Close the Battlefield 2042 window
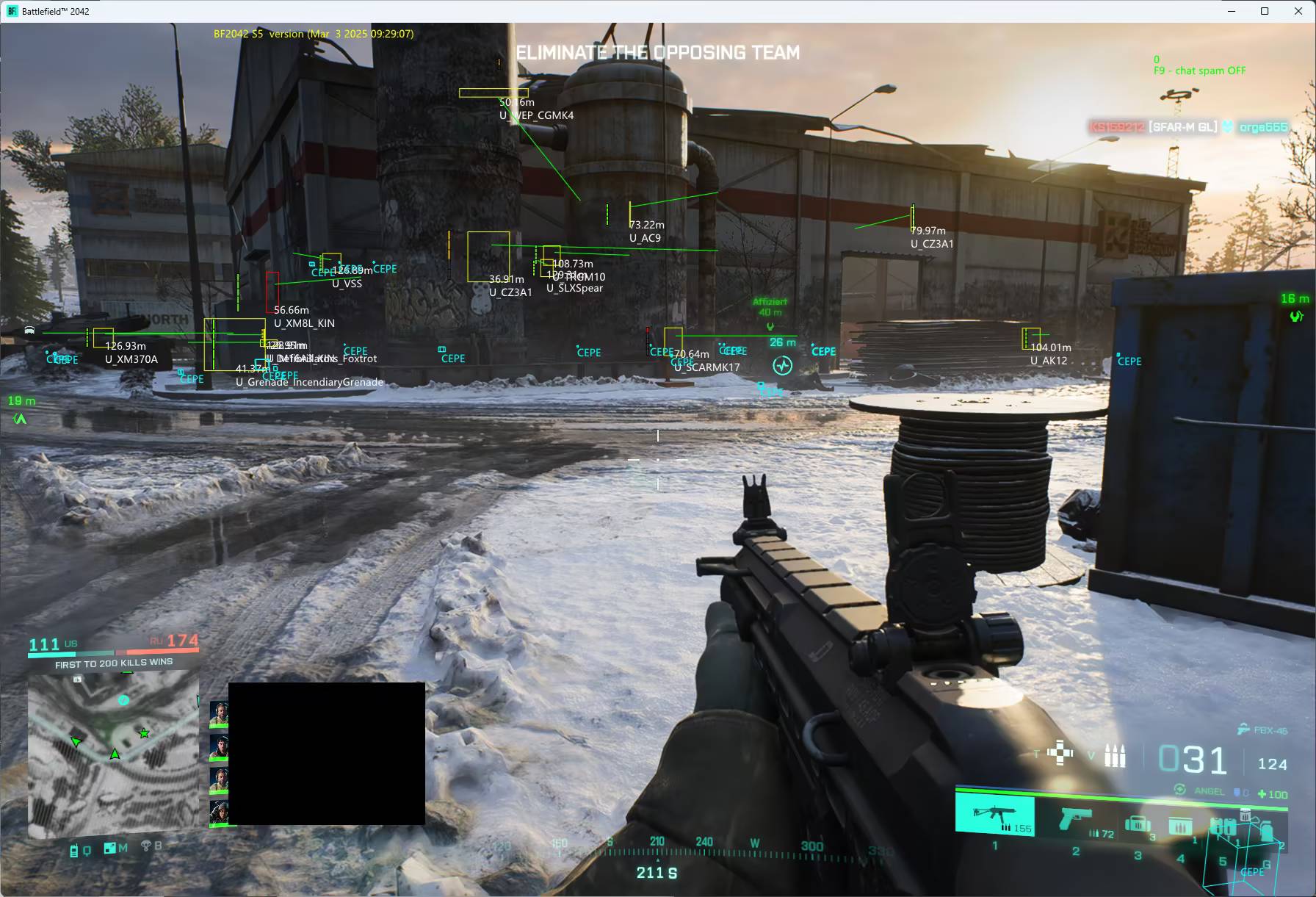Screen dimensions: 1316x897 1298,11
